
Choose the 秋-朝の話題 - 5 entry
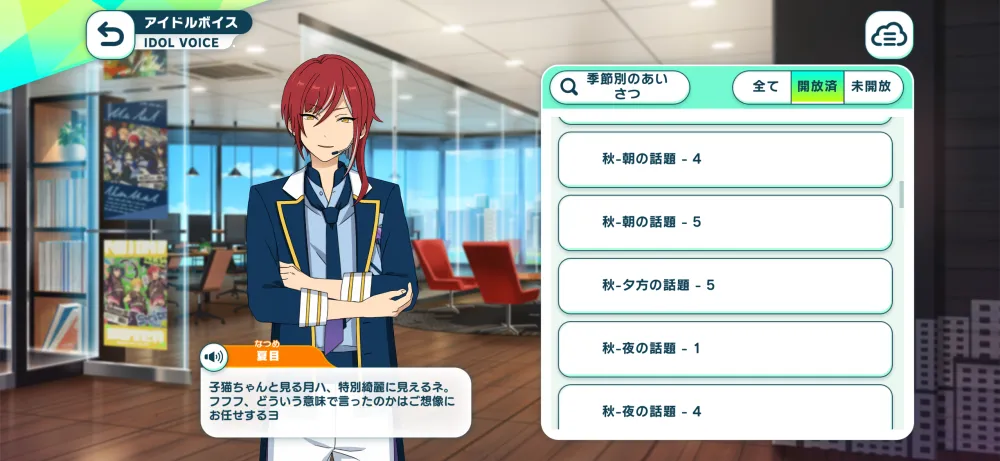pos(724,222)
